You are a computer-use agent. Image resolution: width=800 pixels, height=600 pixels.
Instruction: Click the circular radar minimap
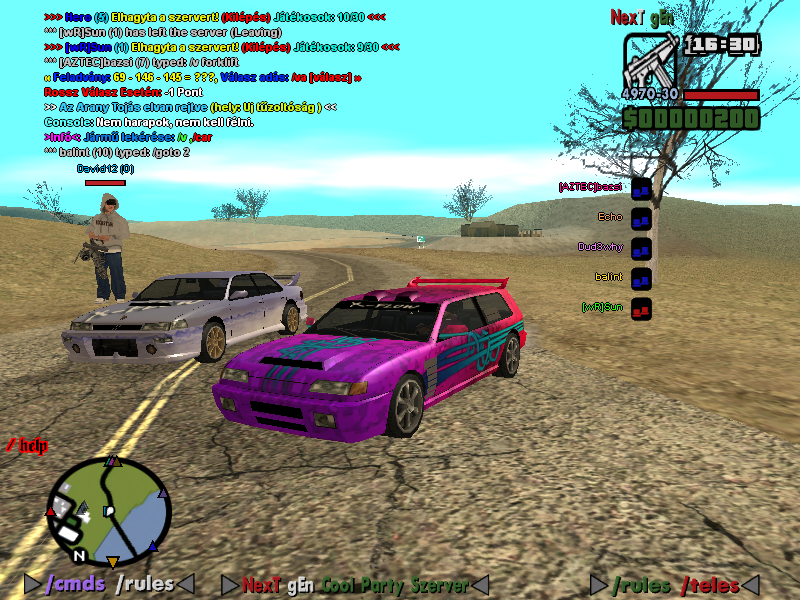coord(108,511)
